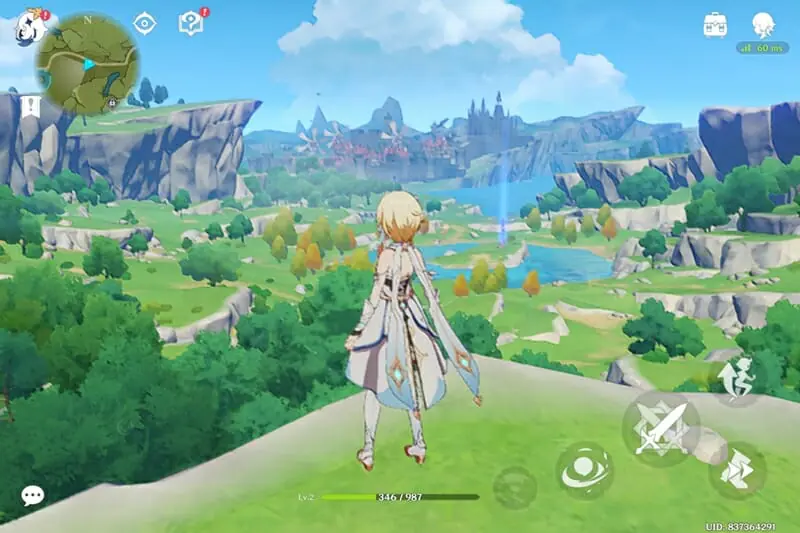Show the quest bookmark panel
Screen dimensions: 800x533
30,105
